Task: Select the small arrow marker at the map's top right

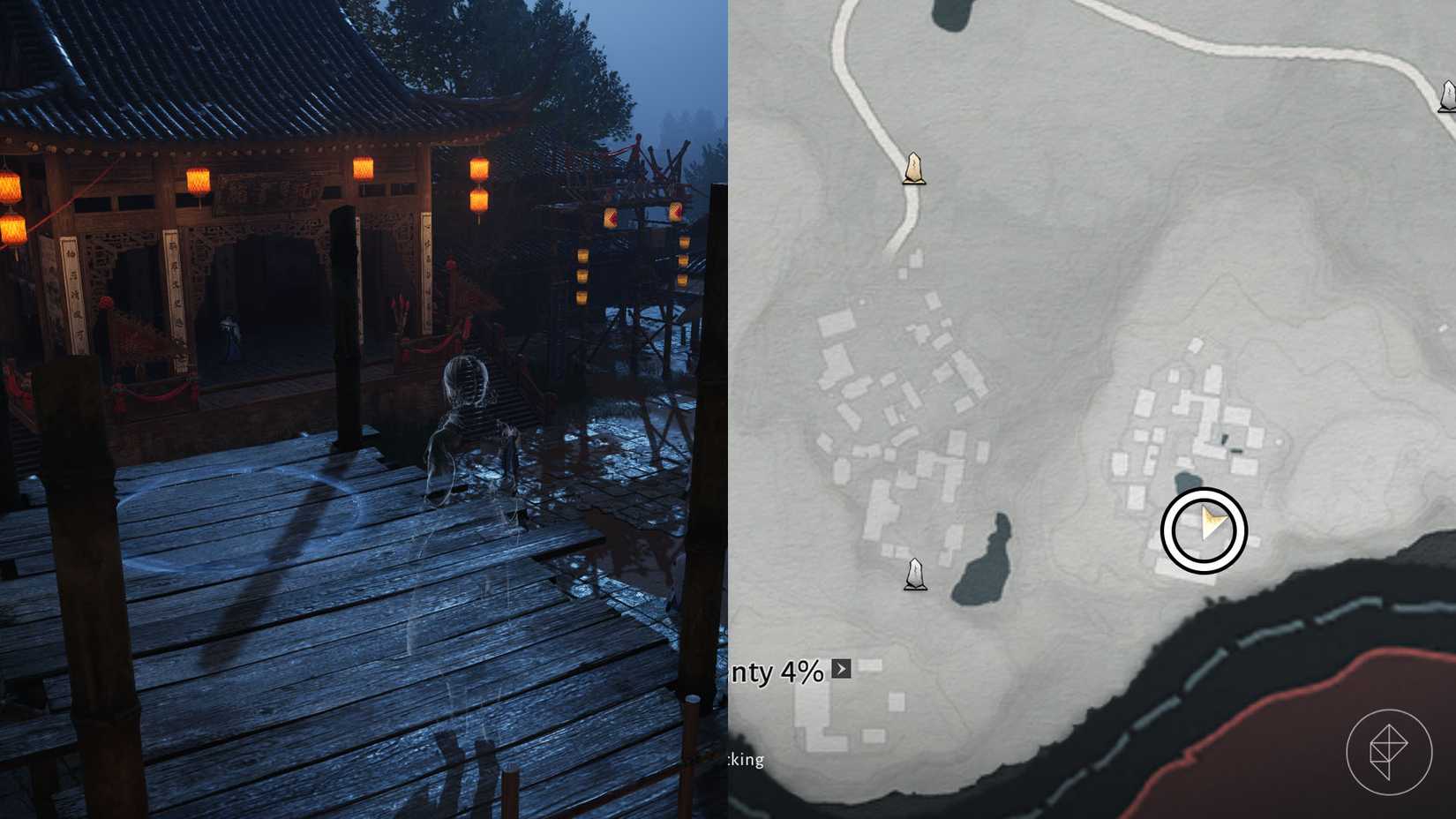Action: click(x=1446, y=94)
